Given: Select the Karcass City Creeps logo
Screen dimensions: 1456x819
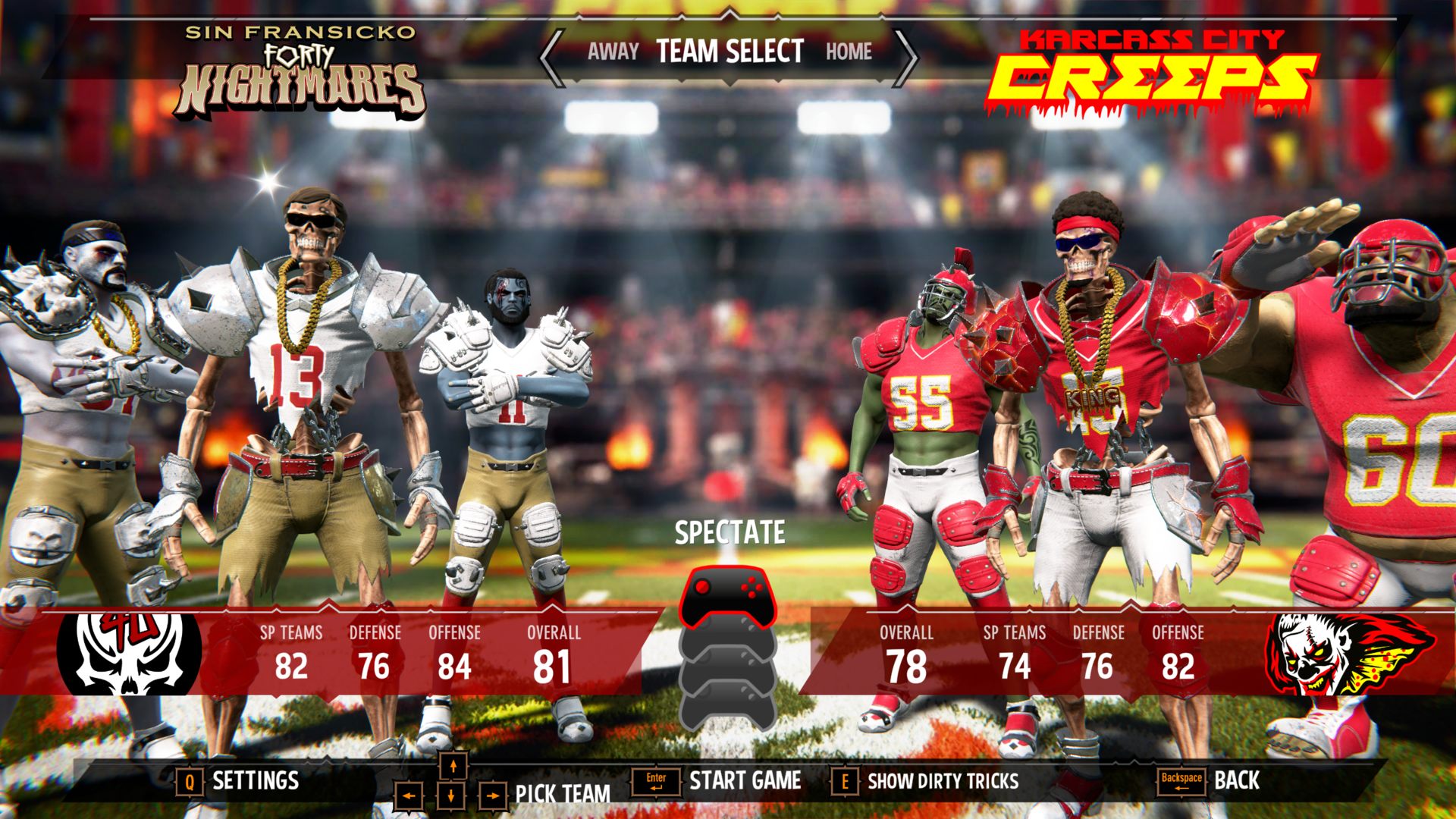Looking at the screenshot, I should pyautogui.click(x=1151, y=73).
